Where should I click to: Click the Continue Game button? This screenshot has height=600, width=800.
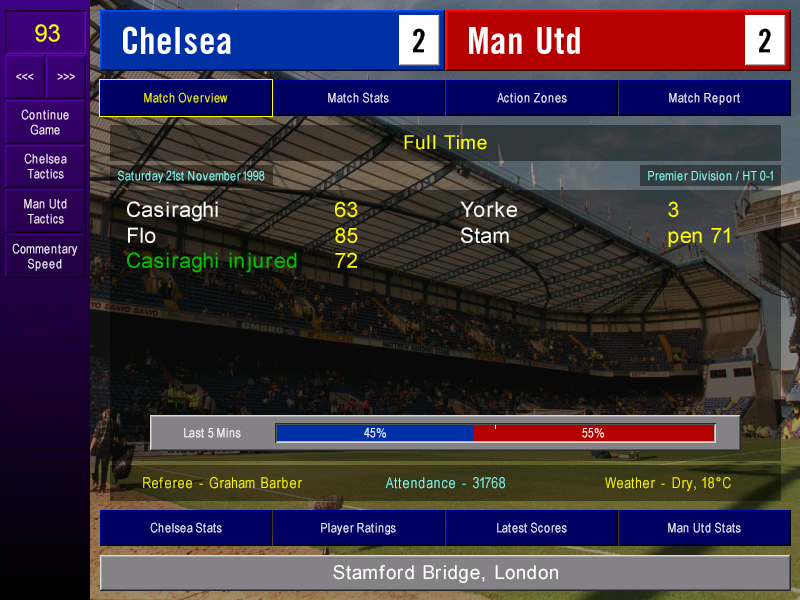coord(45,122)
